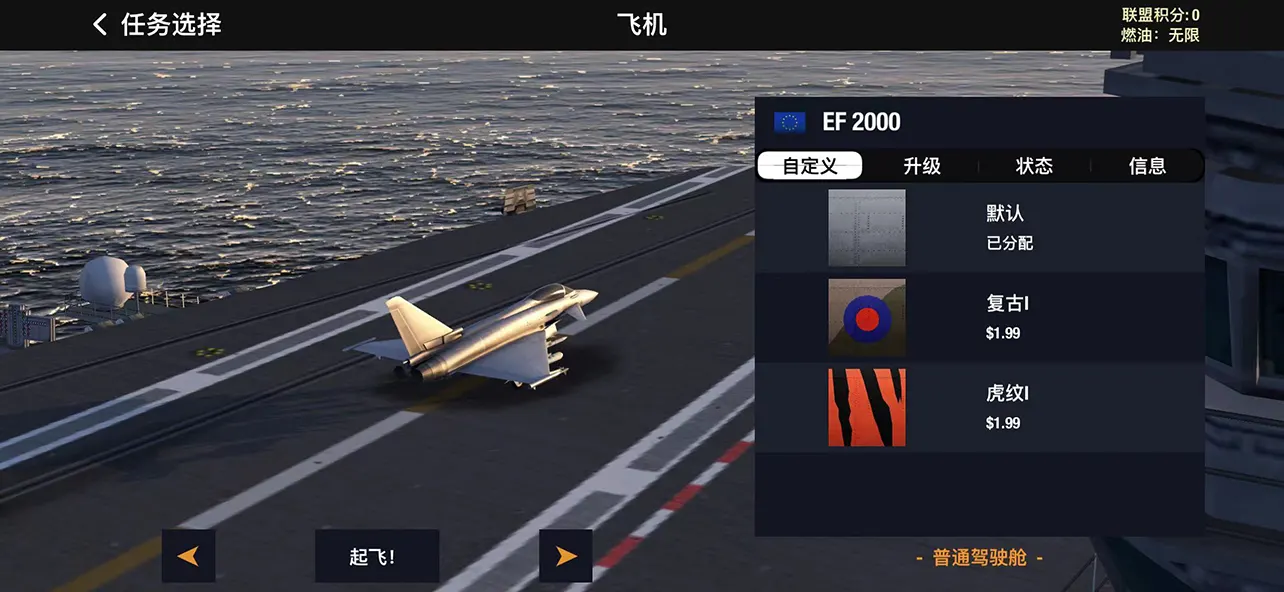Viewport: 1284px width, 592px height.
Task: View the 信息 info tab
Action: [x=1147, y=166]
